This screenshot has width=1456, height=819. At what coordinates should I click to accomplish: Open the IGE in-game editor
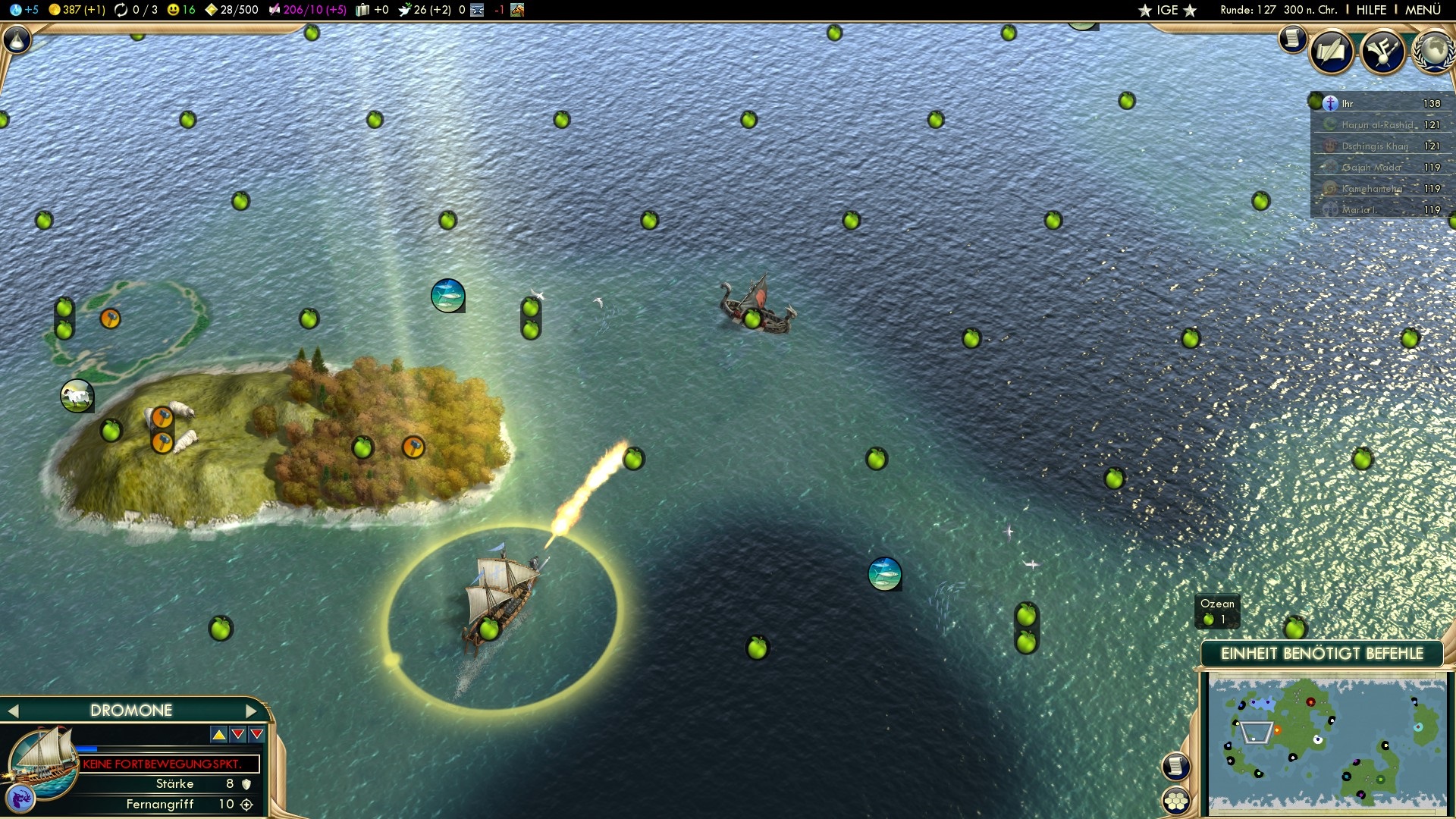point(1166,10)
